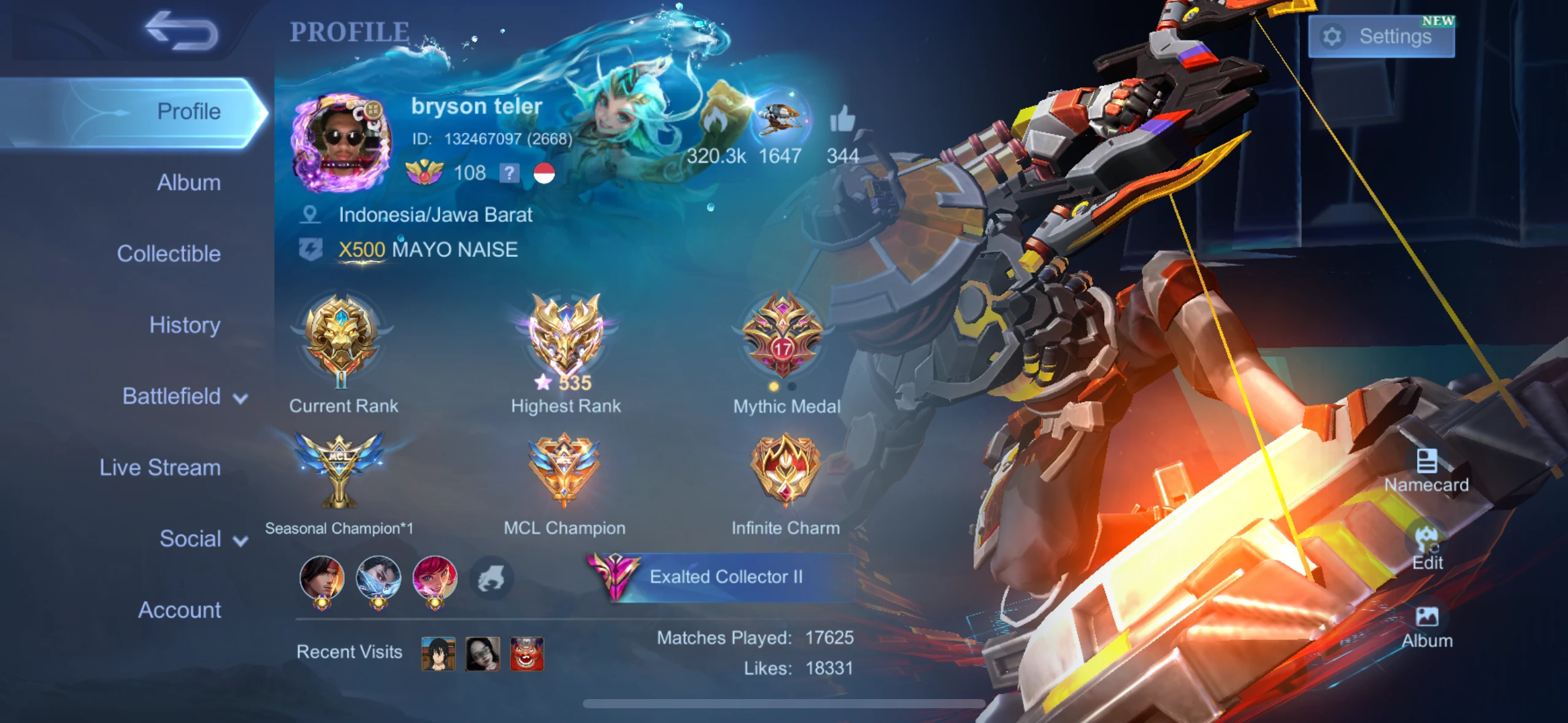Click the question mark beside level 108
Screen dimensions: 1568x723
pos(508,174)
